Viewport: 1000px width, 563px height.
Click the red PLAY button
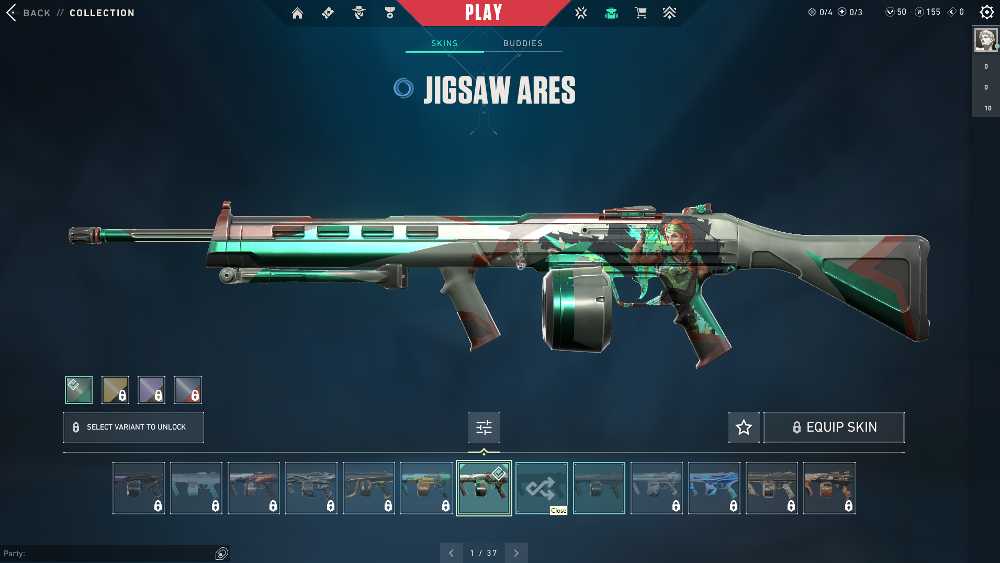click(x=484, y=13)
